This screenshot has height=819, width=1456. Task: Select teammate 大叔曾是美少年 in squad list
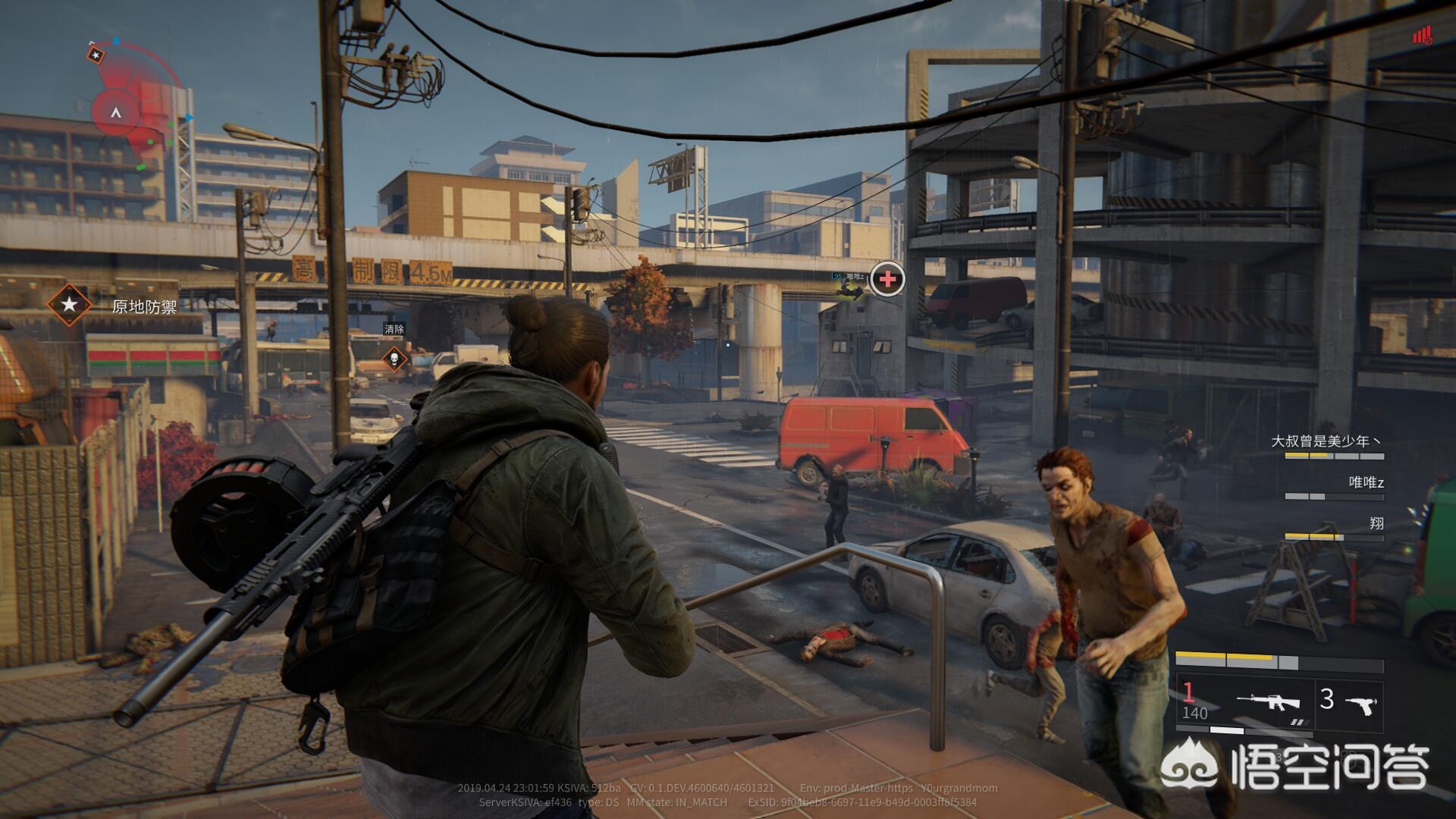tap(1326, 441)
